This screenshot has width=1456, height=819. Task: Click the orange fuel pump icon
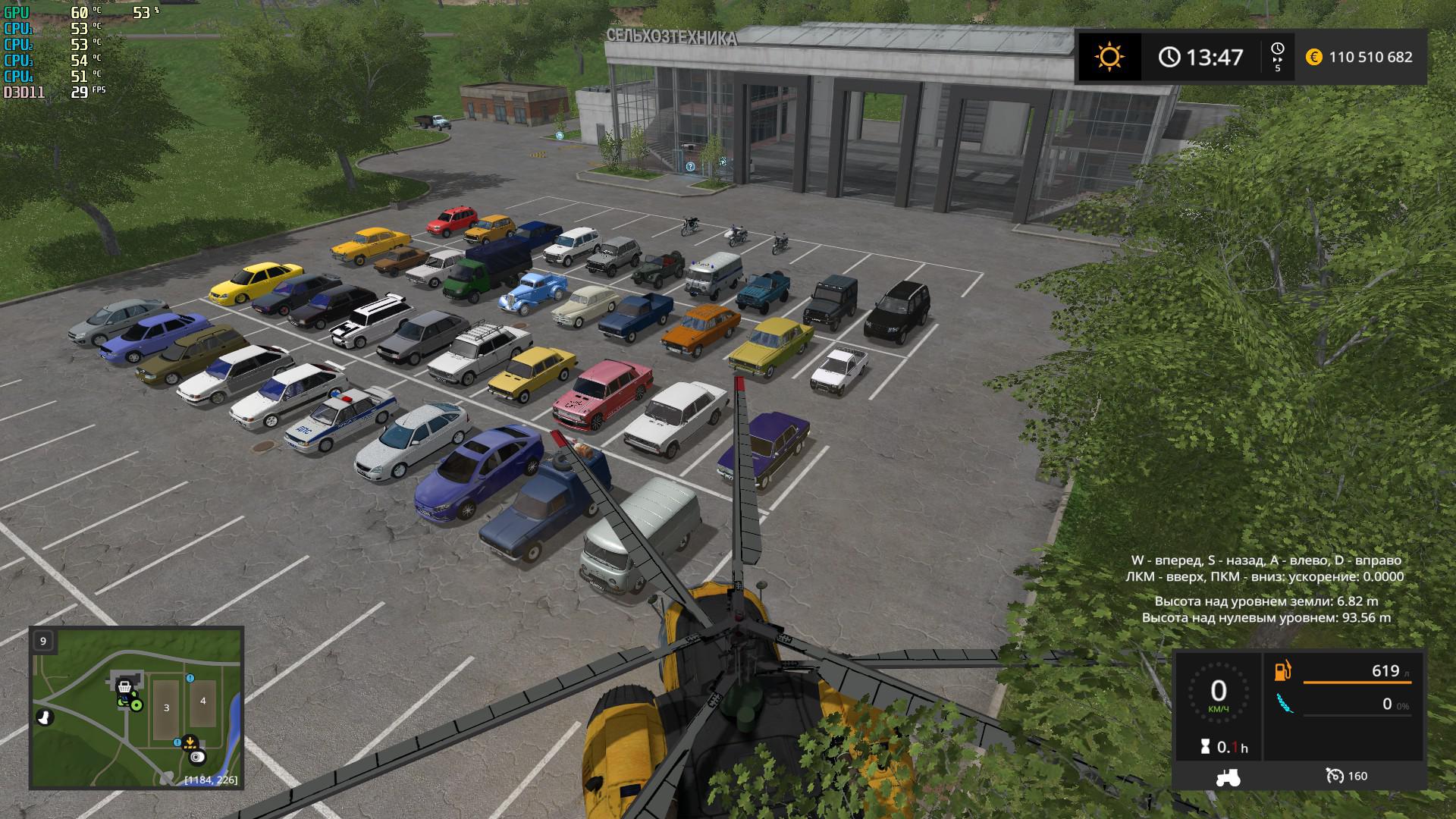point(1282,671)
